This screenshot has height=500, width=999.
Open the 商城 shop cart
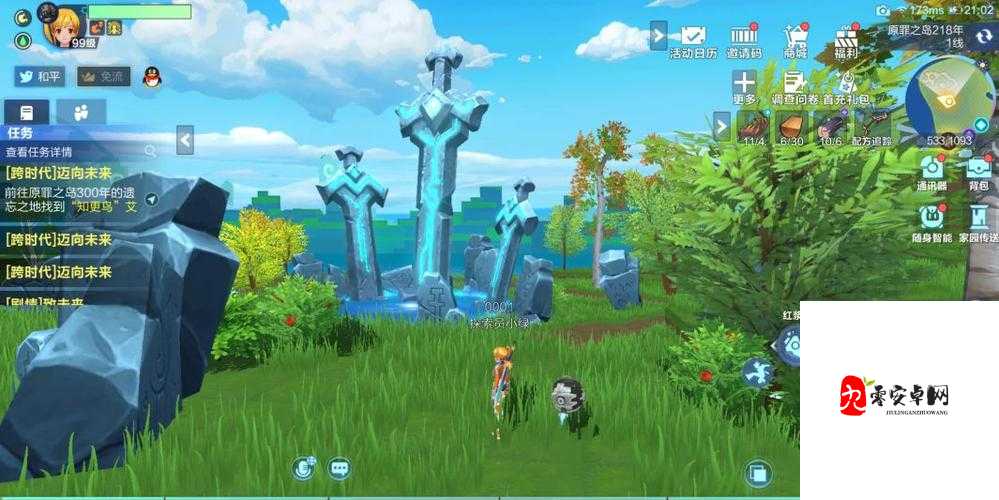click(796, 40)
